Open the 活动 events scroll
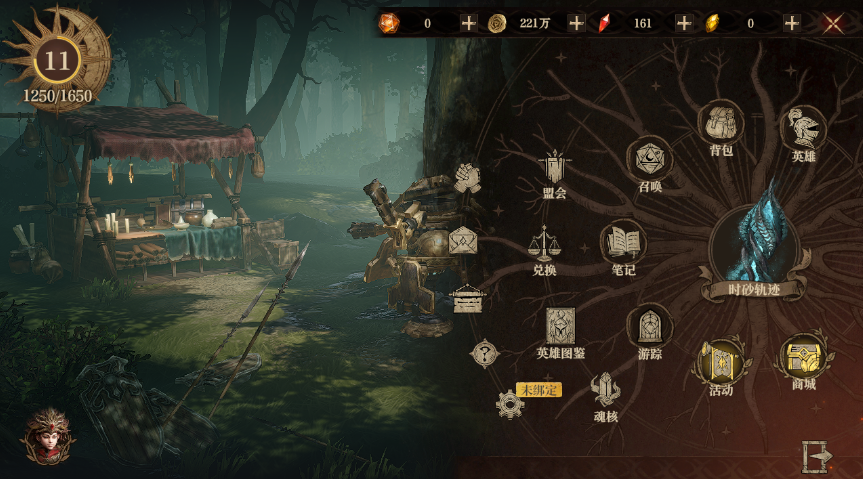The image size is (863, 479). click(721, 361)
